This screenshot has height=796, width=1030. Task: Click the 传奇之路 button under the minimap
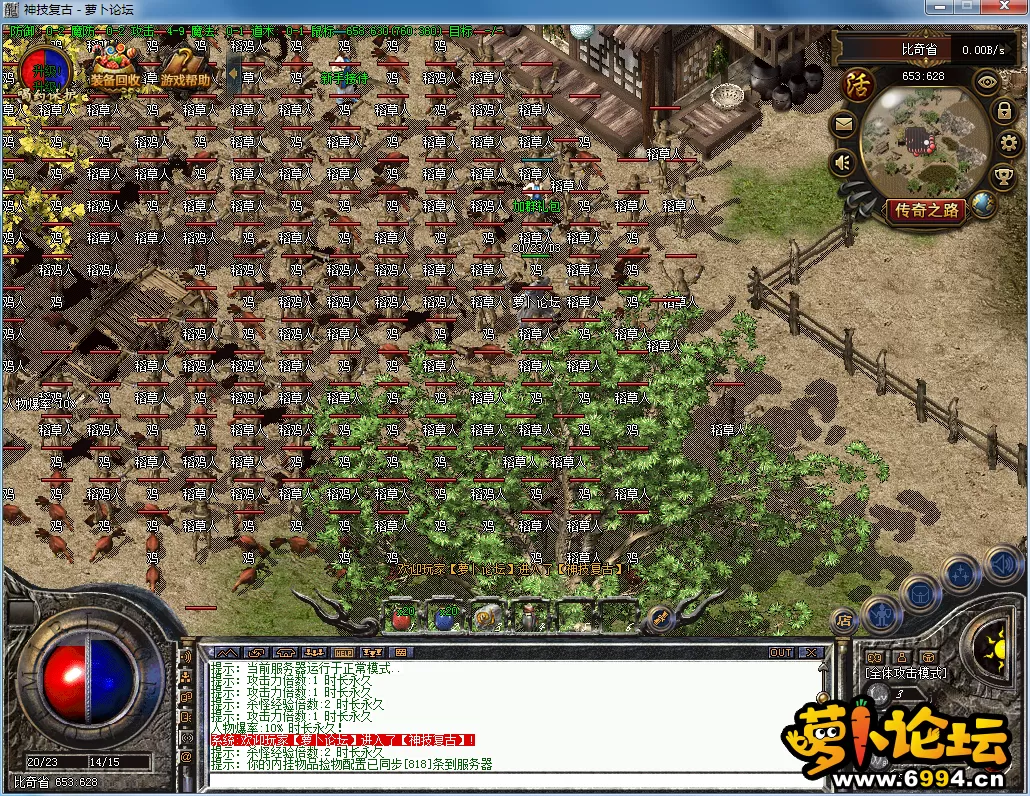926,210
